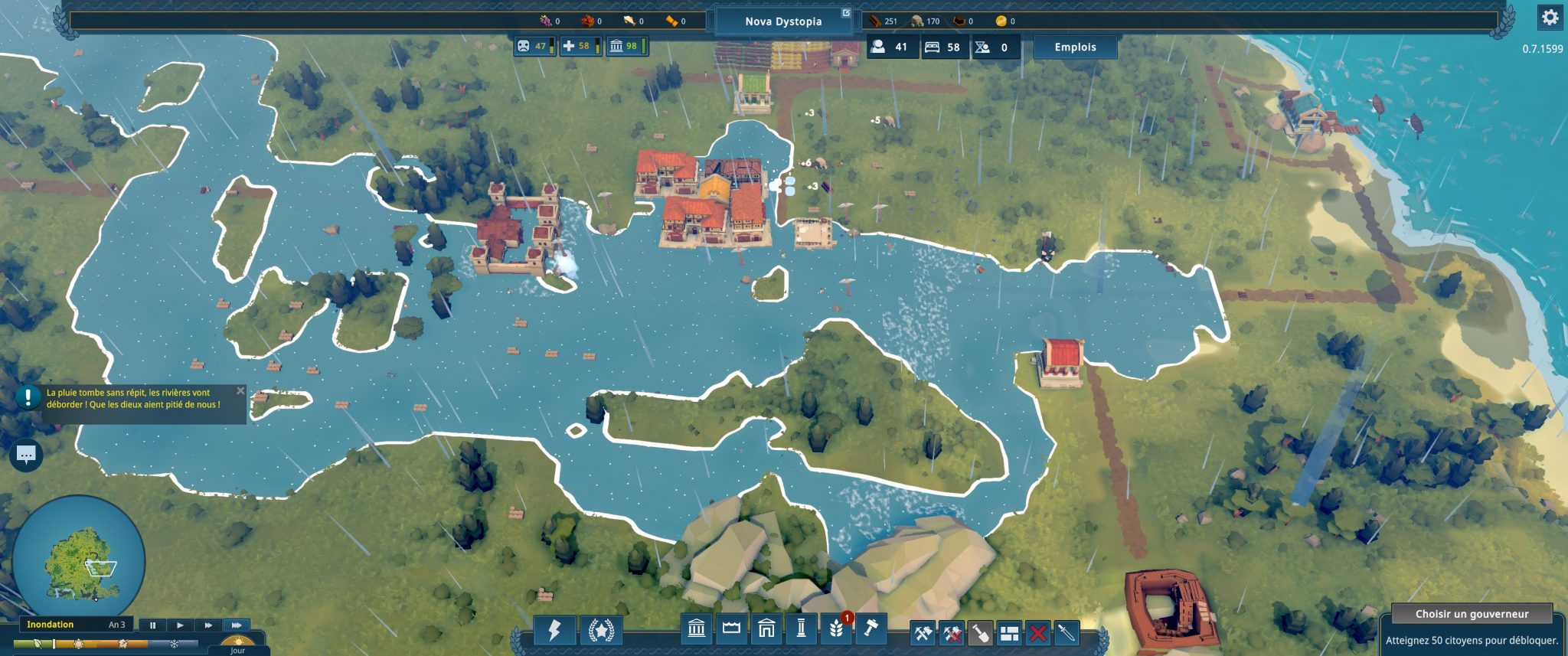This screenshot has height=656, width=1568.
Task: Open the laurel star achievements menu
Action: pyautogui.click(x=600, y=630)
